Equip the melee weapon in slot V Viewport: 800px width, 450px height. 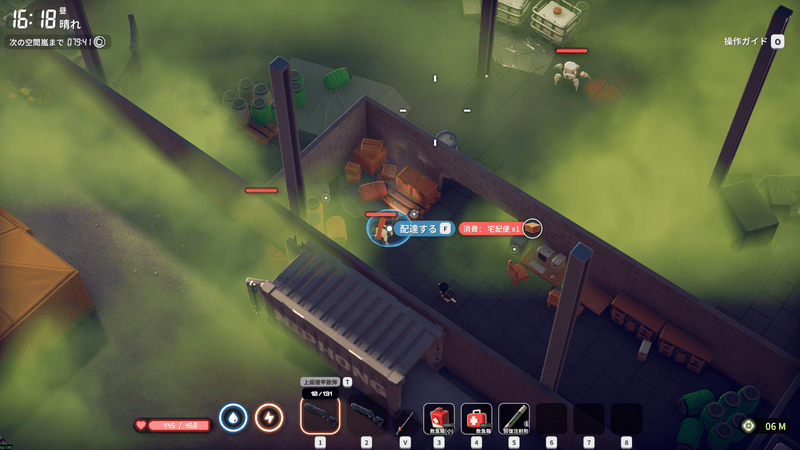point(404,418)
